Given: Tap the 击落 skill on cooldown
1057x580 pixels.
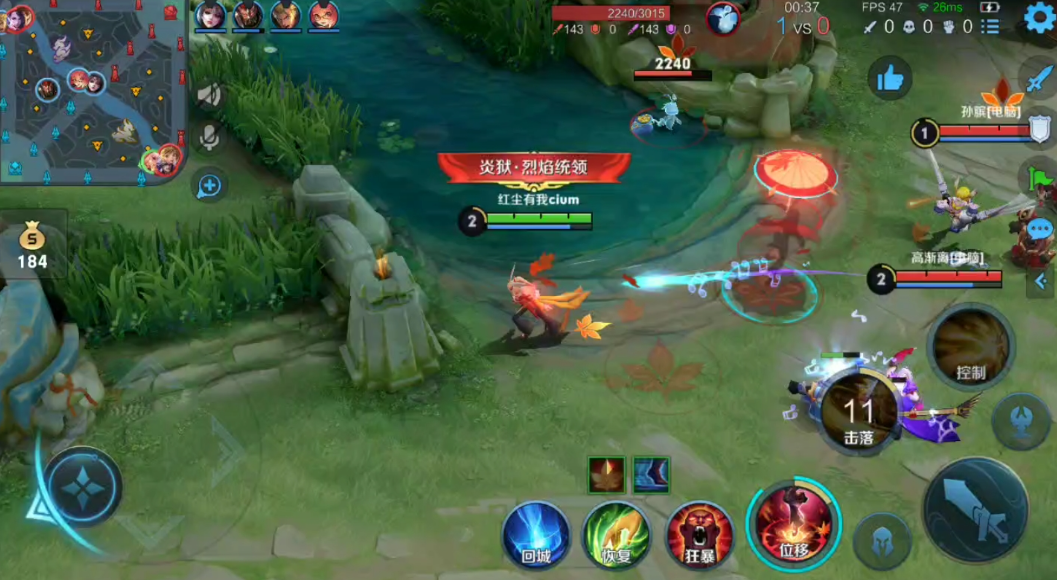Looking at the screenshot, I should point(858,412).
